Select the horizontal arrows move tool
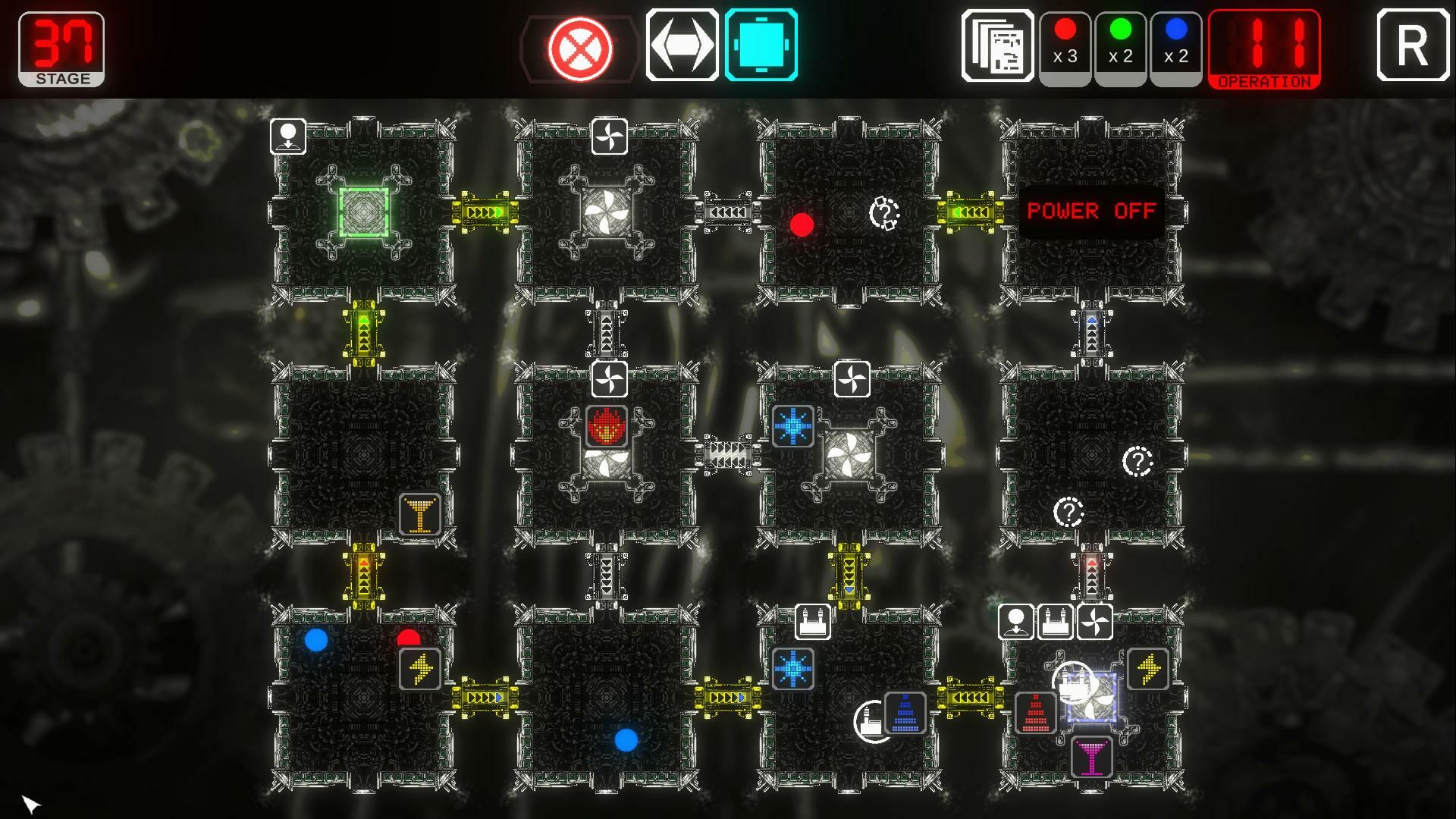The width and height of the screenshot is (1456, 819). tap(682, 45)
